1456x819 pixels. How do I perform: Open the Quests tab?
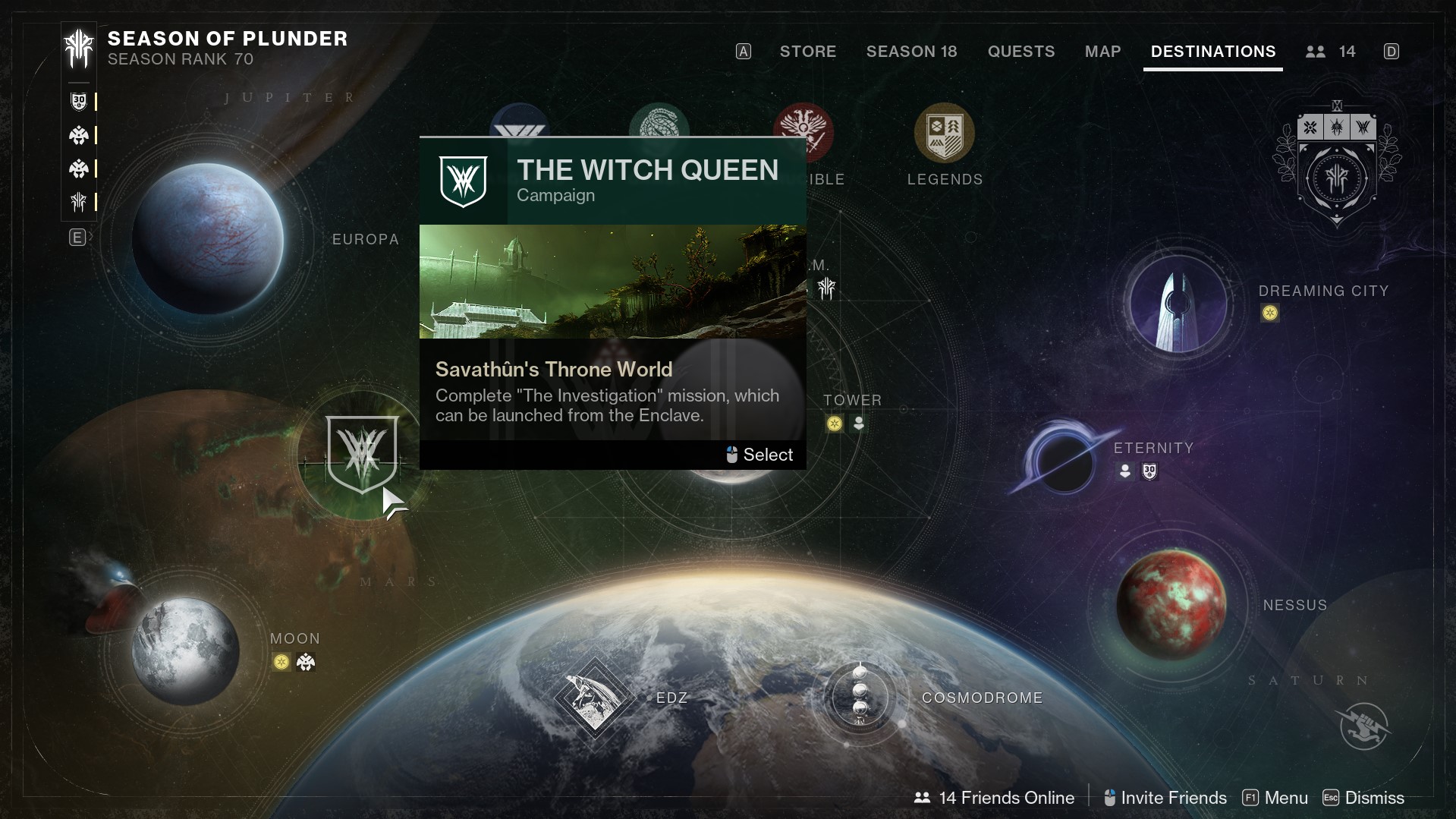1020,52
